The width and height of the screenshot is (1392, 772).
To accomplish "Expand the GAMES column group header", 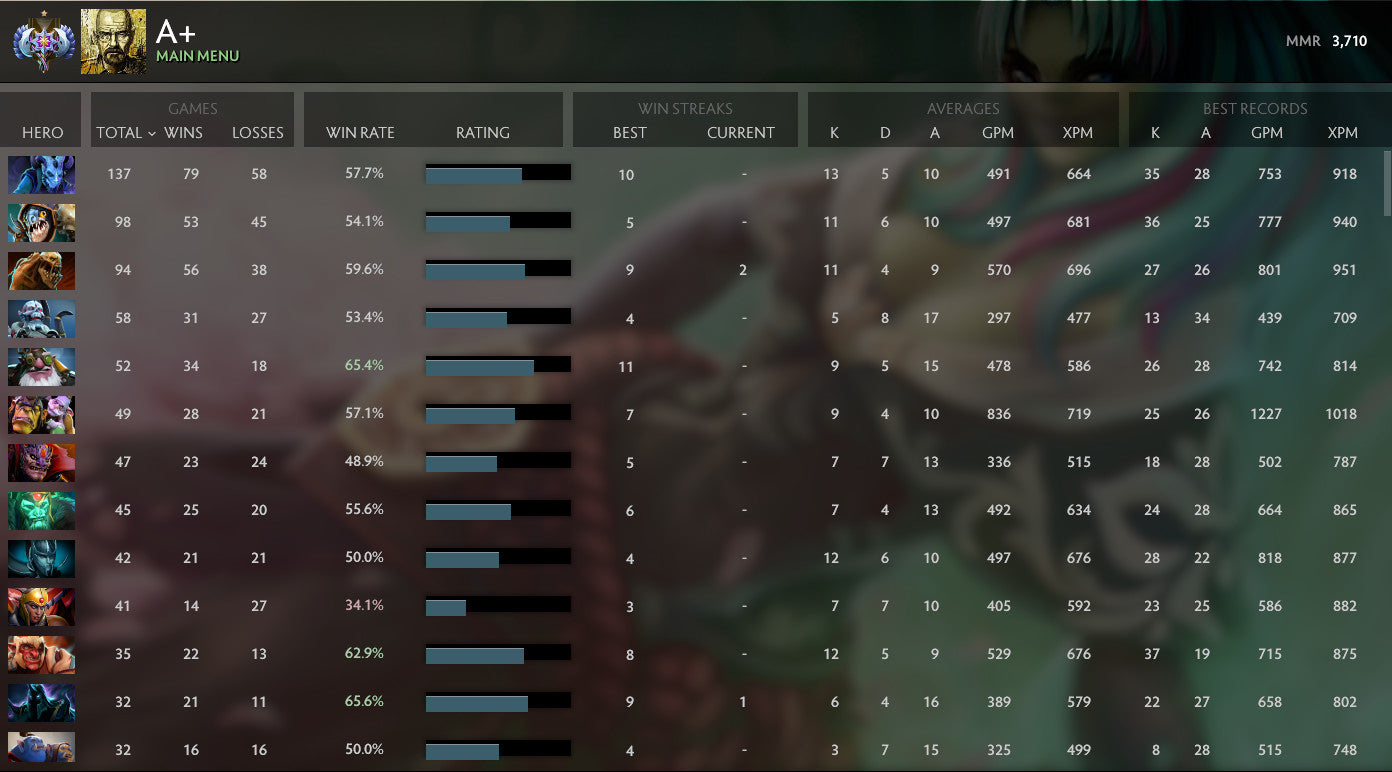I will (192, 109).
